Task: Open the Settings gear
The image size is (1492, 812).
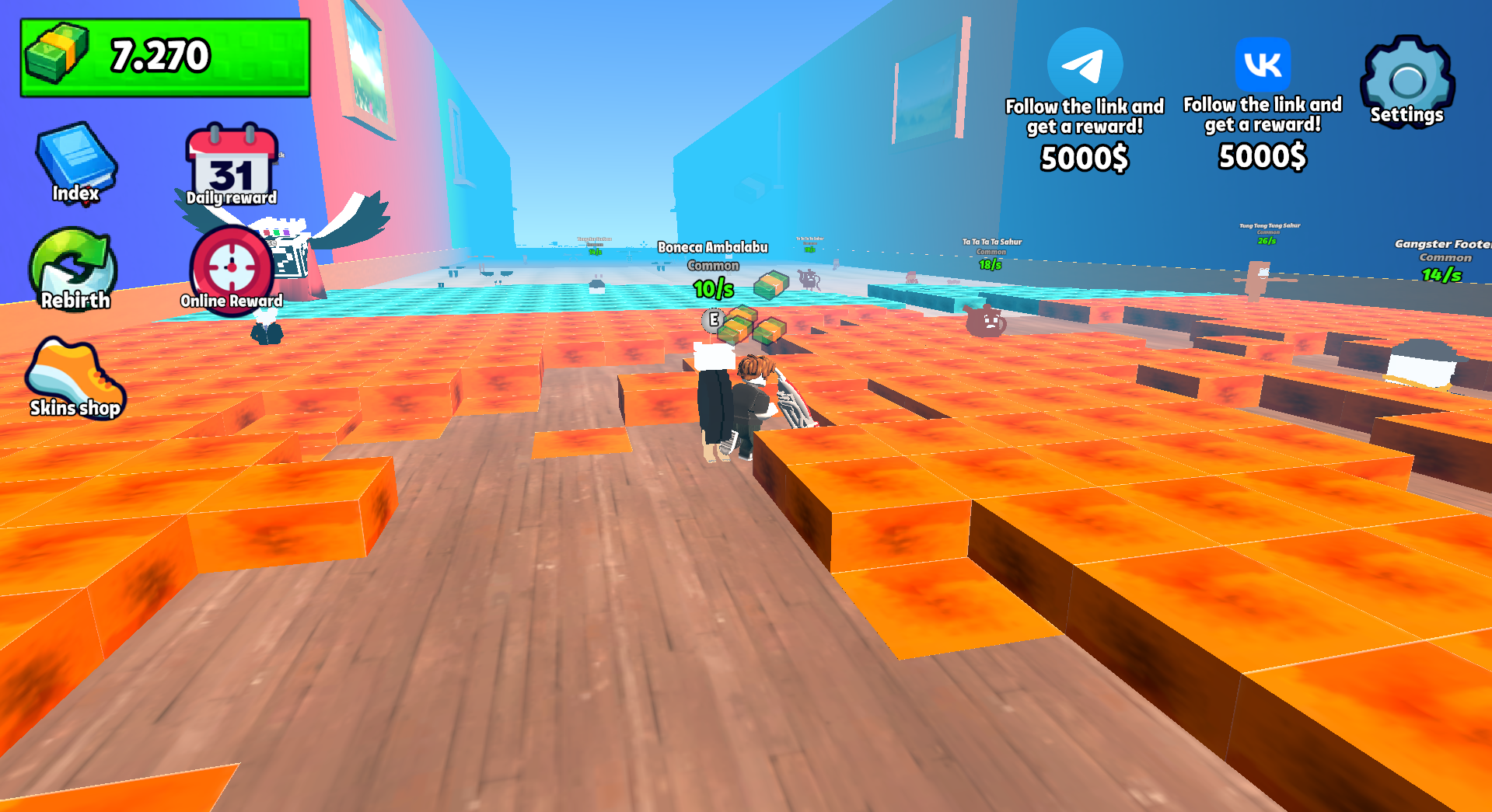Action: click(x=1407, y=78)
